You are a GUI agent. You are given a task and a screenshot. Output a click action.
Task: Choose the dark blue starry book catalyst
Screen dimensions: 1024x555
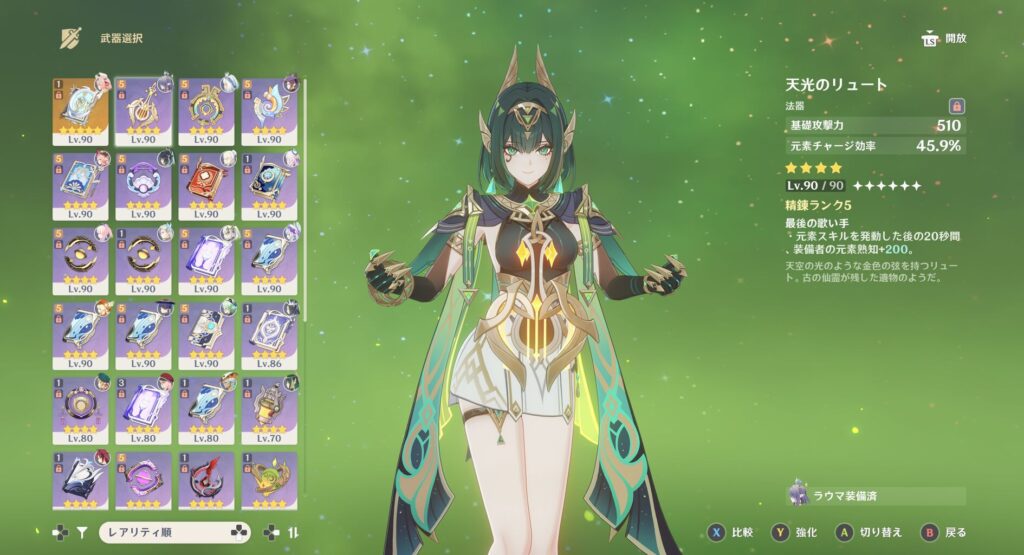[x=269, y=185]
